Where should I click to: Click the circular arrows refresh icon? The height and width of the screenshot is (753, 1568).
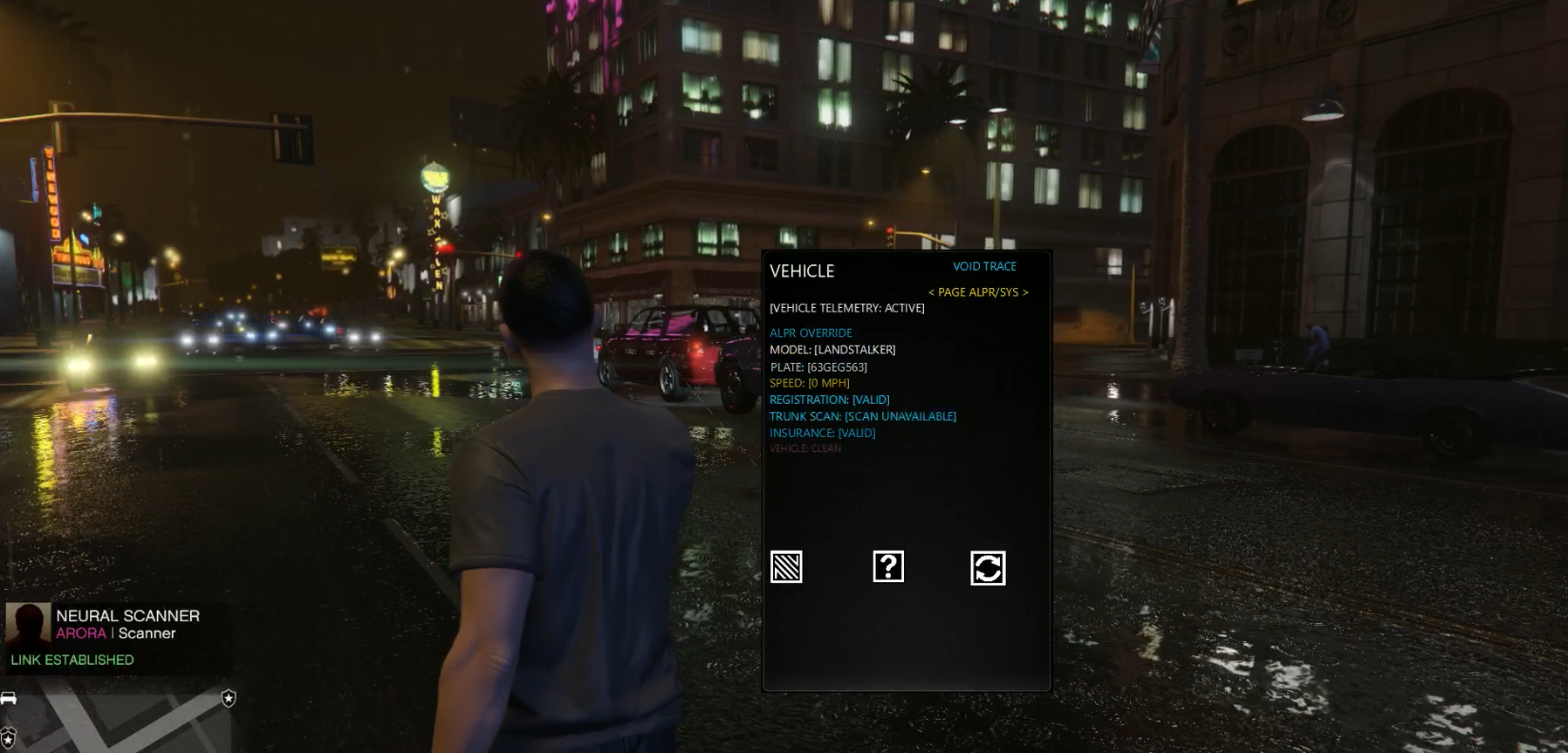point(988,568)
